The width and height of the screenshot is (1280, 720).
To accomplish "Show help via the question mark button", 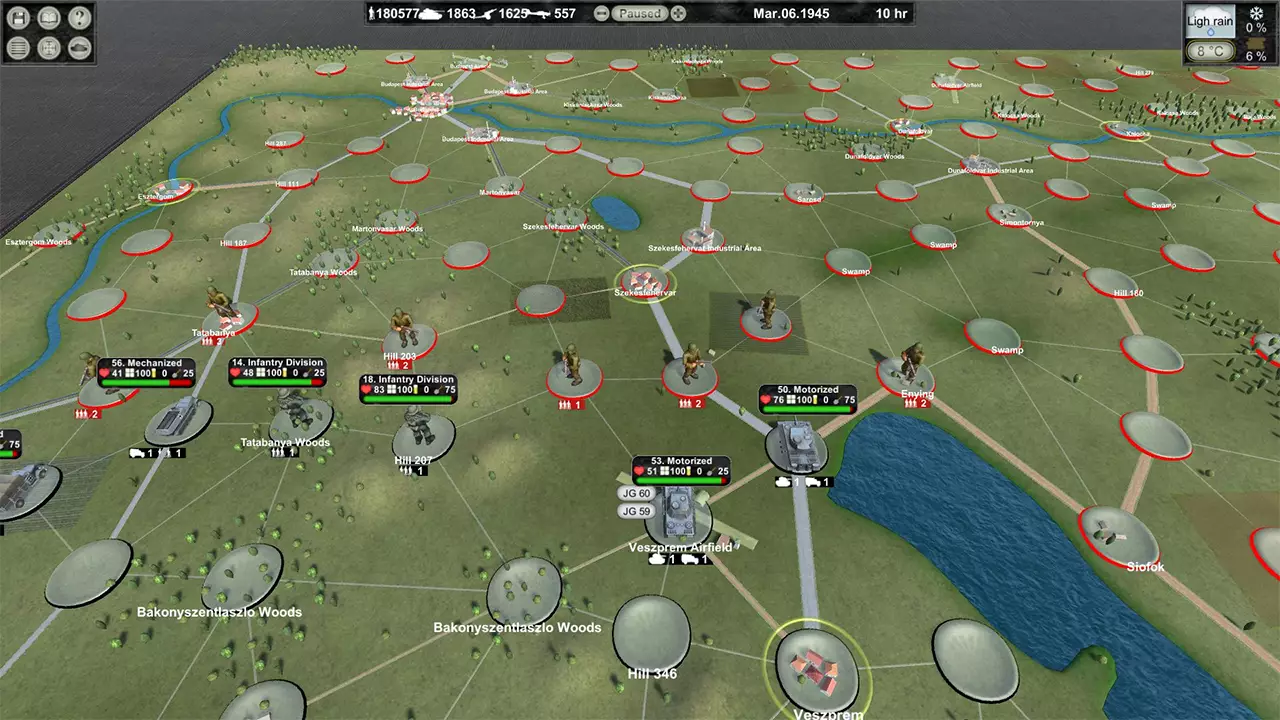I will (x=78, y=17).
